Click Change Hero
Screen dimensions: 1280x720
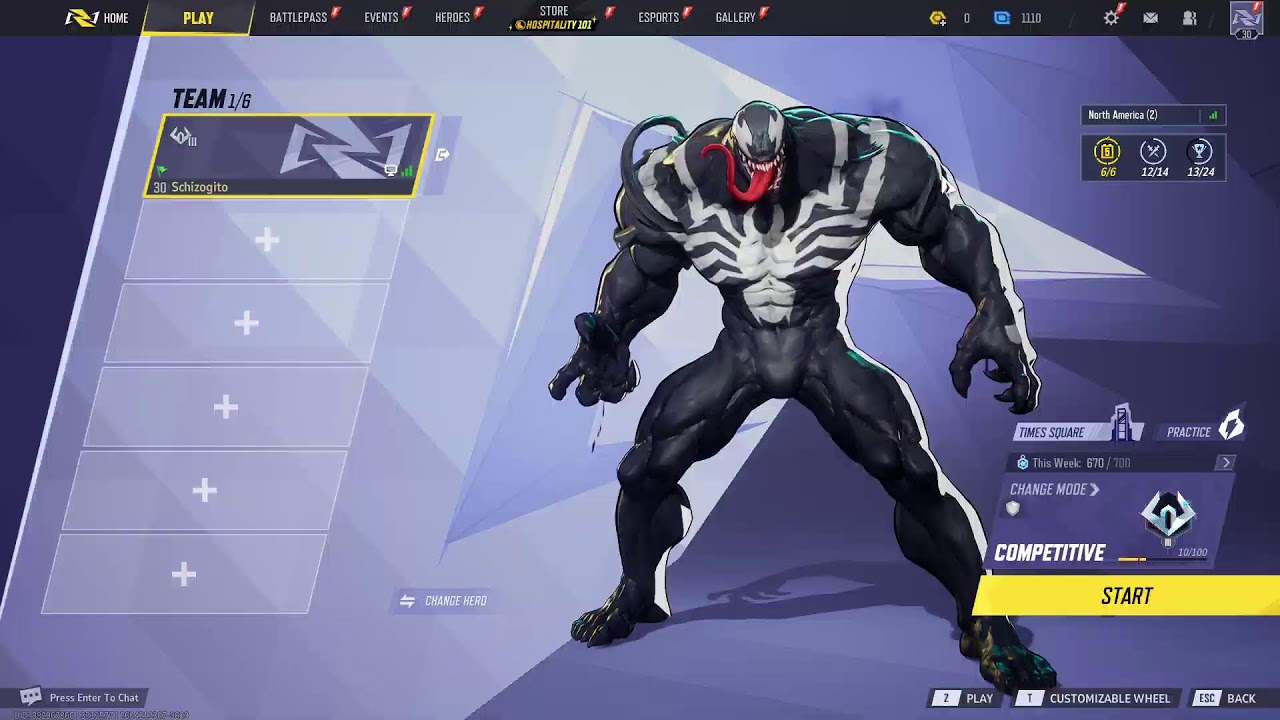tap(443, 601)
